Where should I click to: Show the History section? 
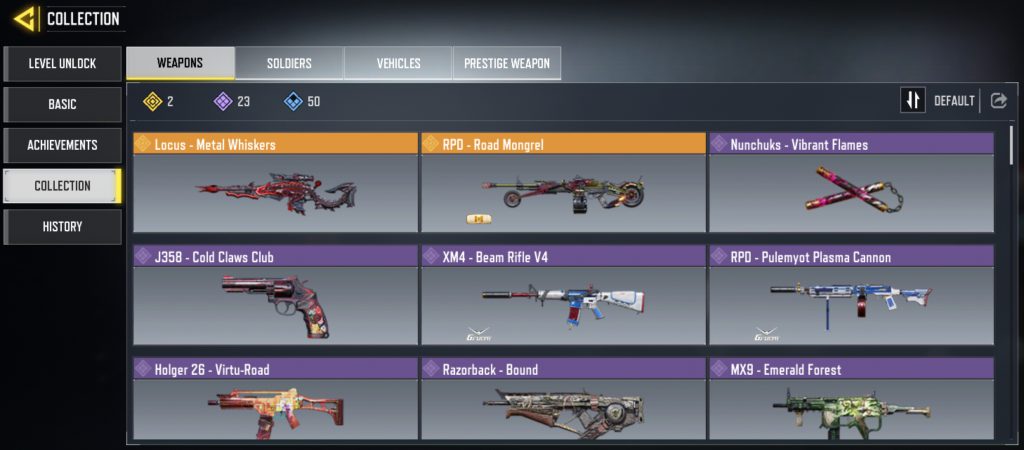click(62, 227)
